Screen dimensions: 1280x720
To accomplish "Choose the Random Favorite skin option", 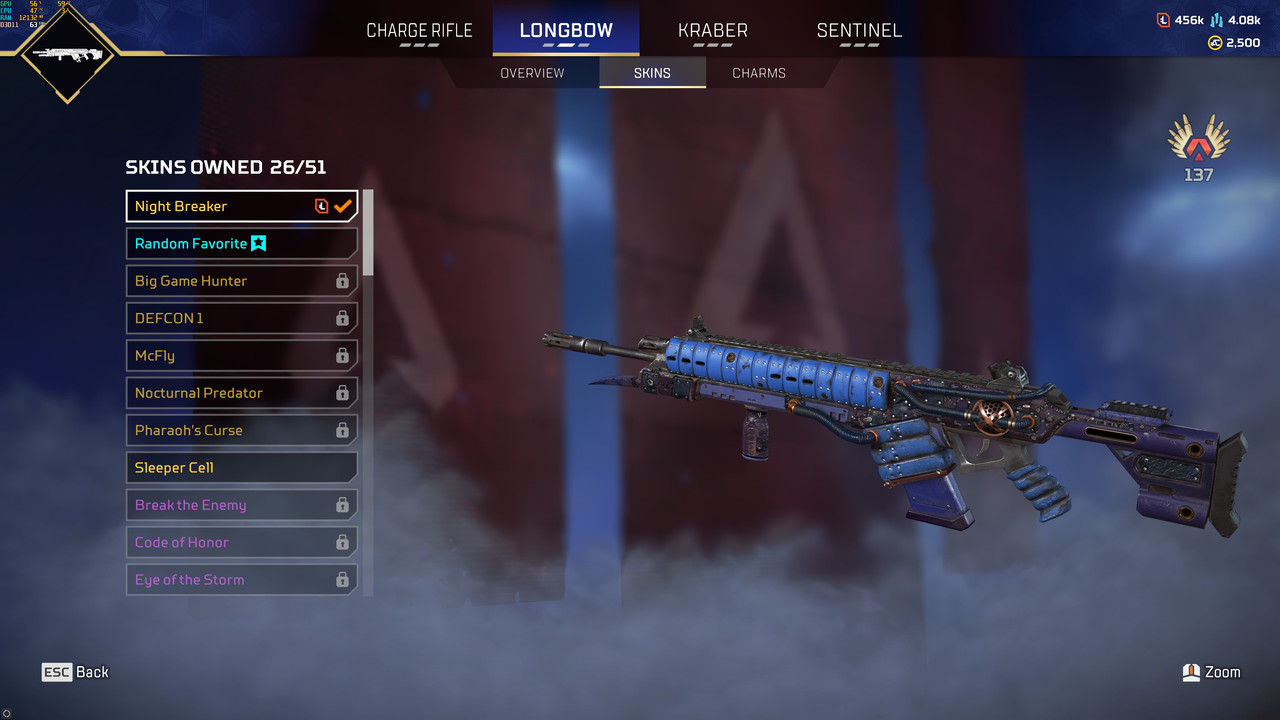I will tap(241, 243).
